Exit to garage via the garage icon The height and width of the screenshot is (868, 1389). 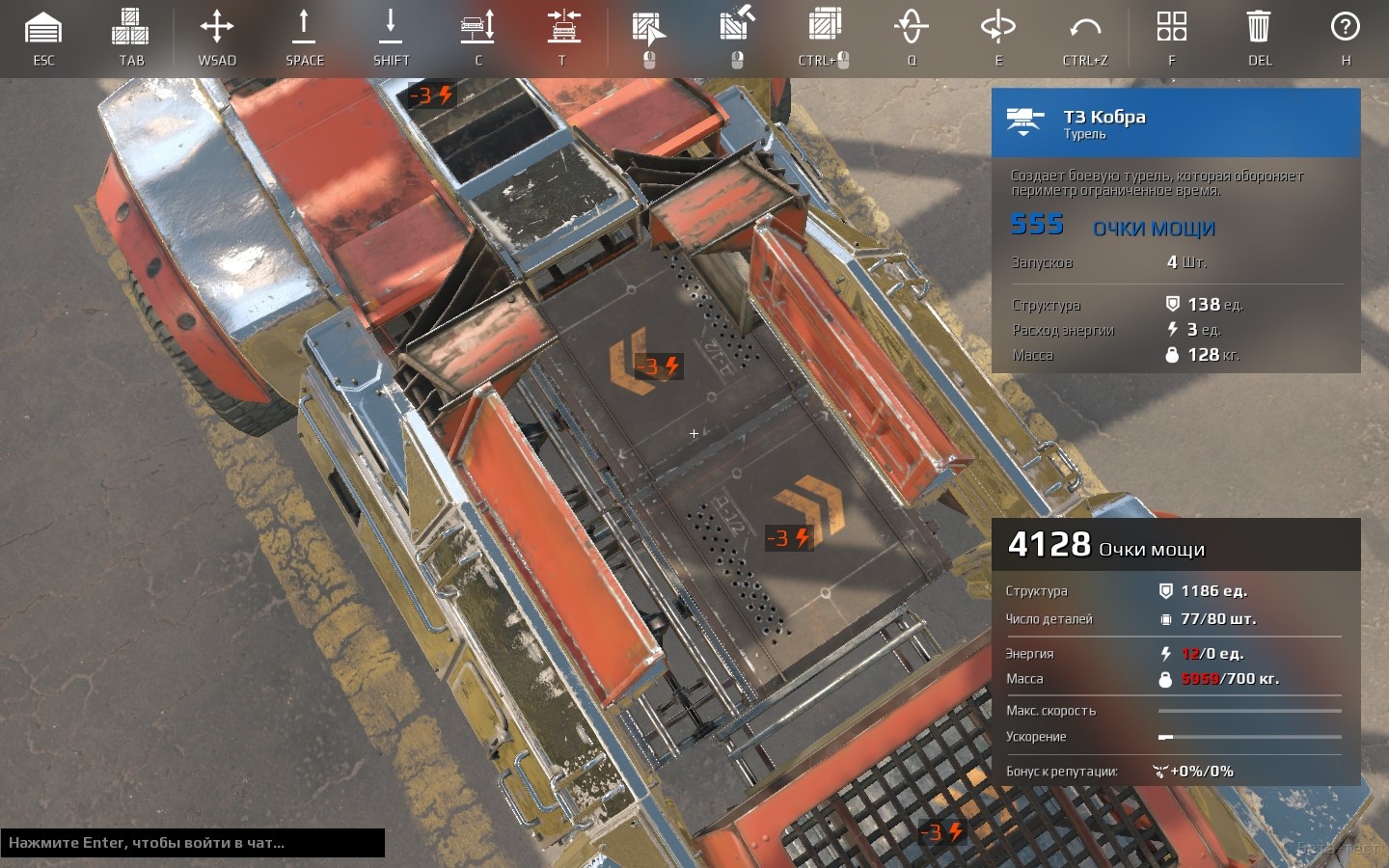[43, 29]
